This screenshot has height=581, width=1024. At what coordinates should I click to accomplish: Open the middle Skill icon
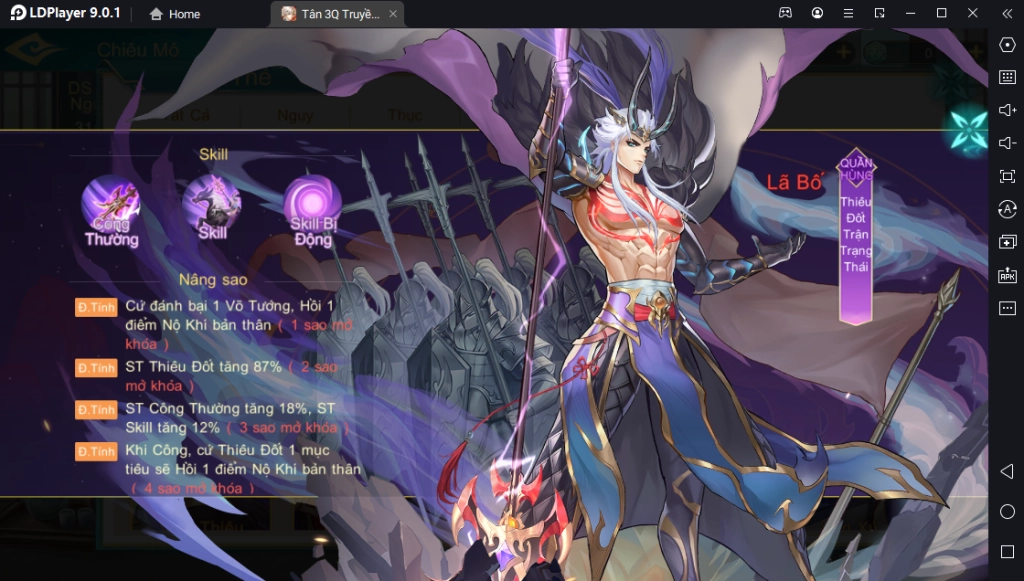212,206
